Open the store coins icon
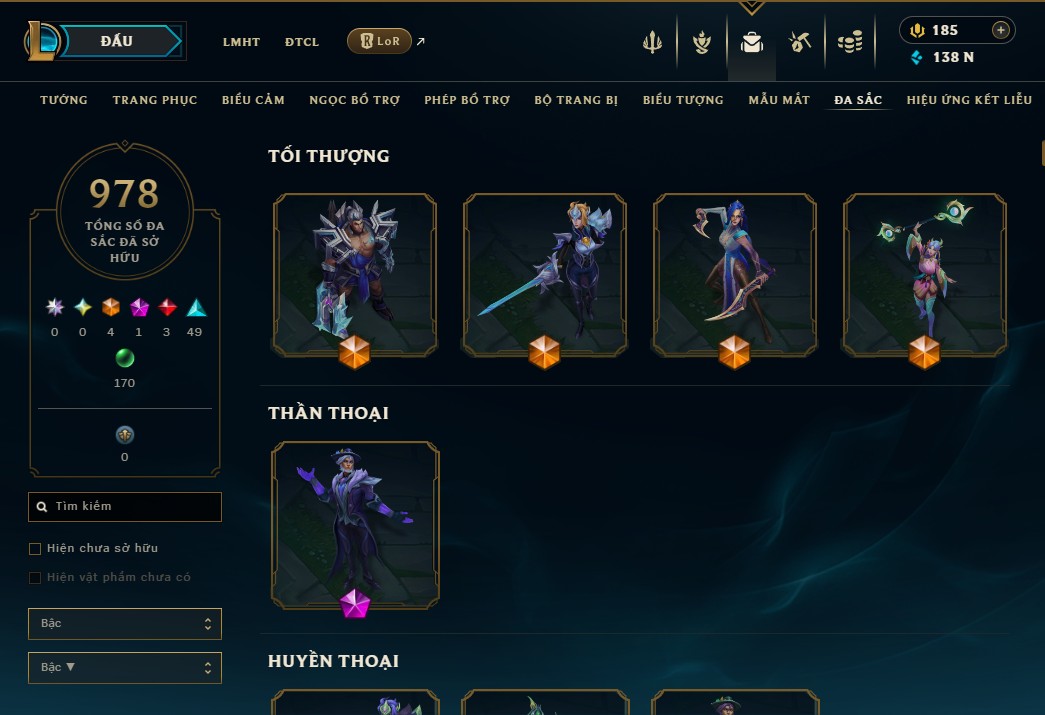Viewport: 1045px width, 715px height. click(850, 43)
